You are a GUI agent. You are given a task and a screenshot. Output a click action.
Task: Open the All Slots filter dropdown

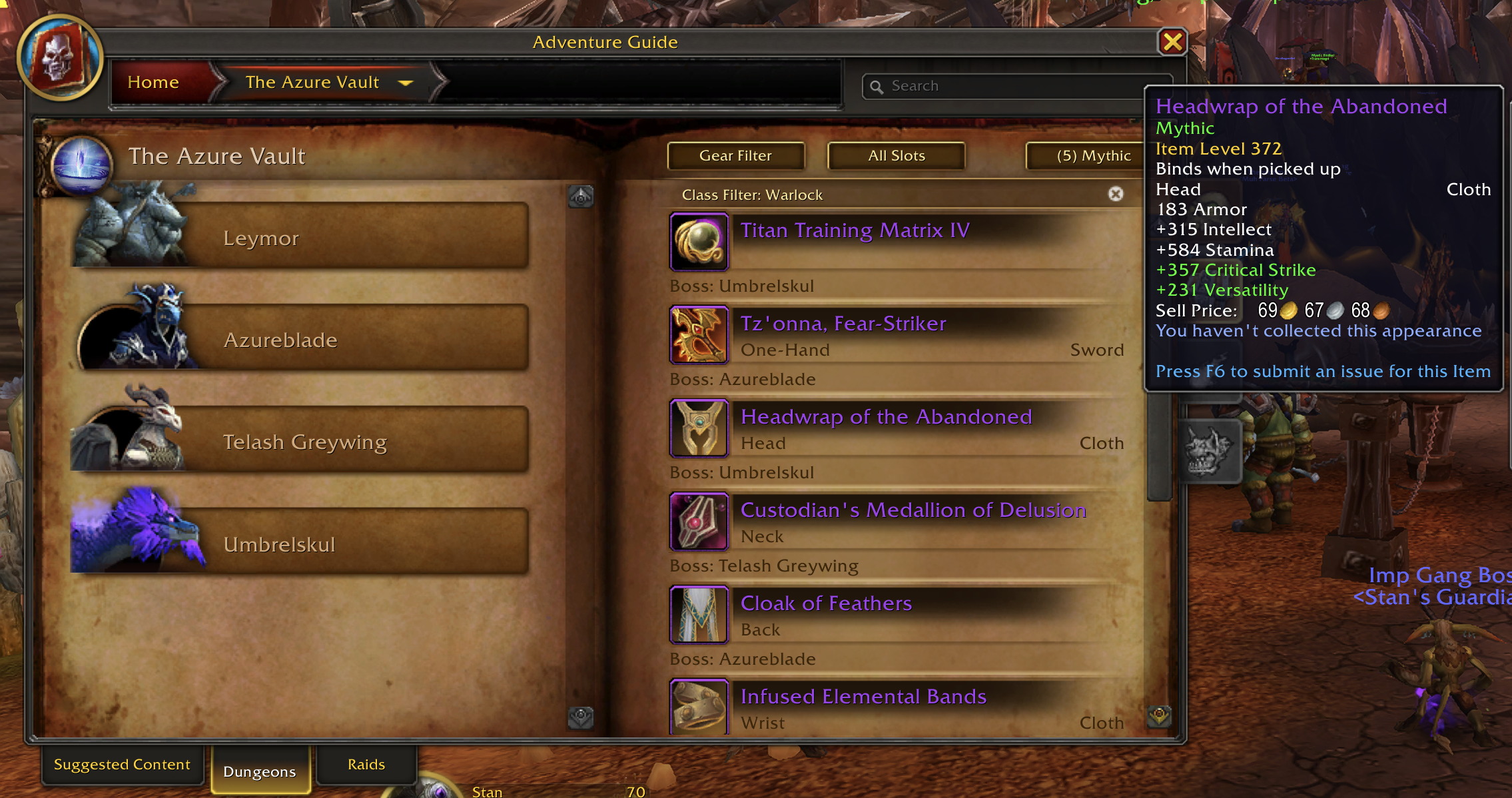coord(895,155)
